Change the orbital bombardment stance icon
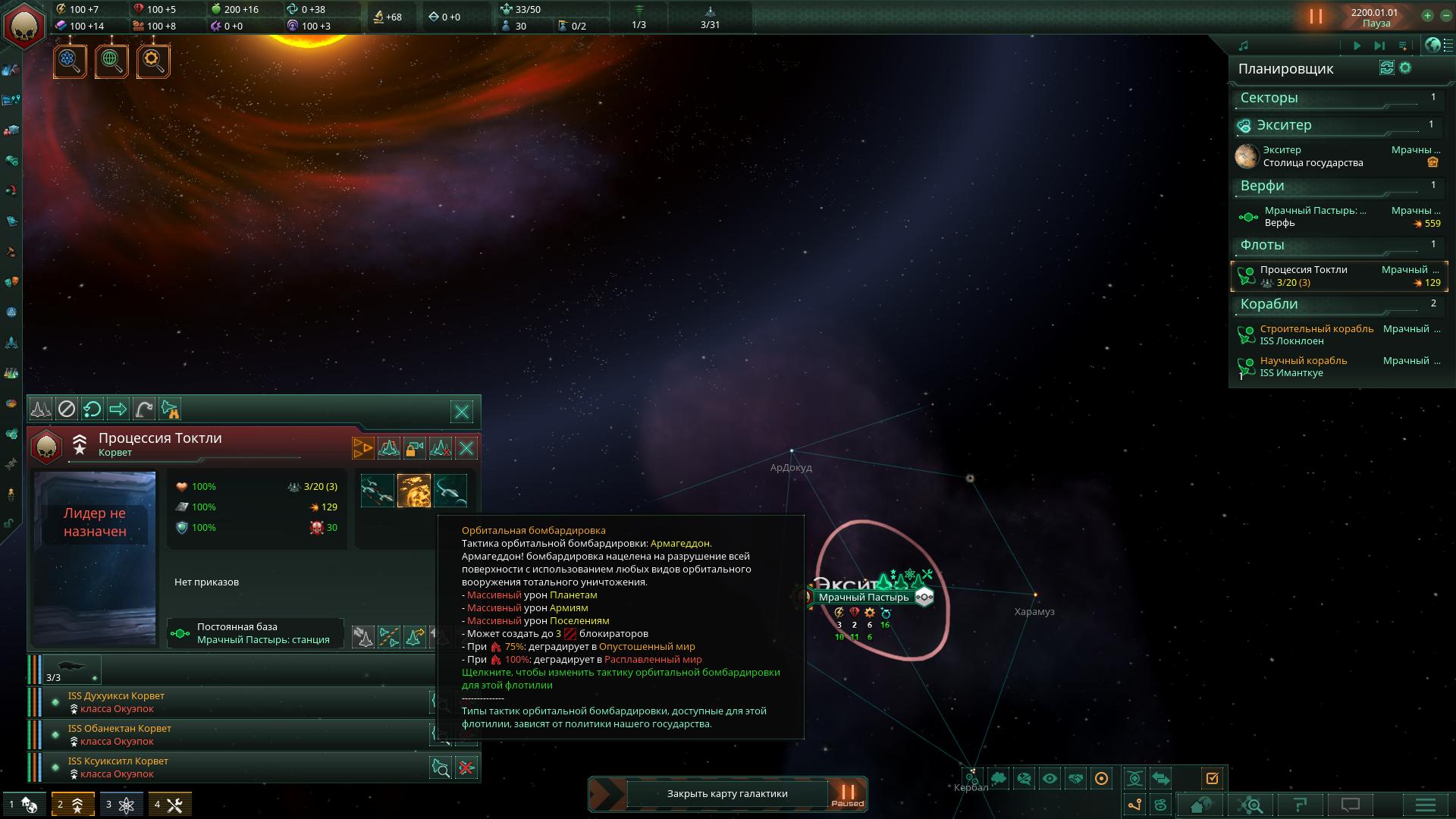This screenshot has height=819, width=1456. 414,491
